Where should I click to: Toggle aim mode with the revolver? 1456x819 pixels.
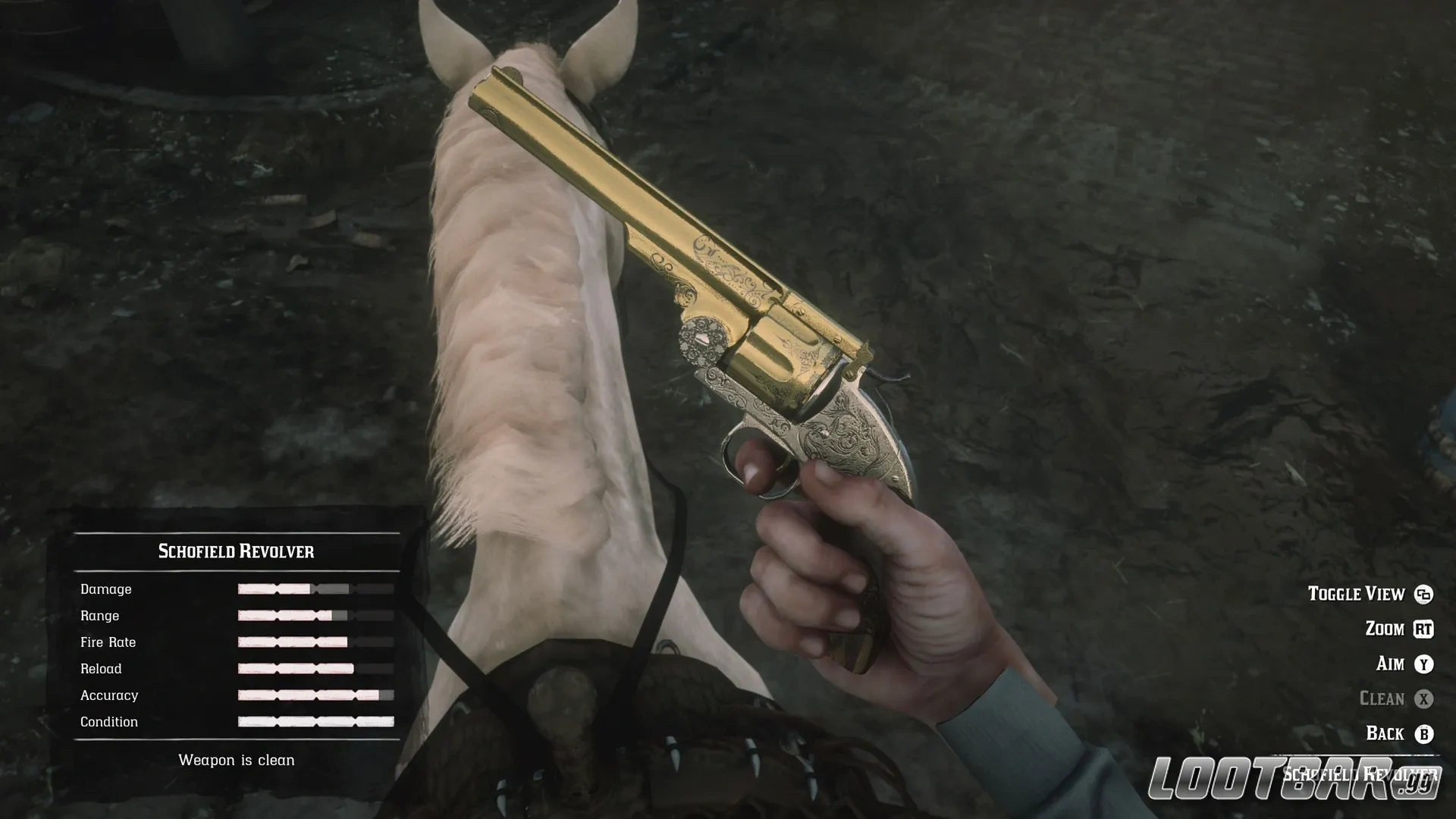coord(1398,664)
